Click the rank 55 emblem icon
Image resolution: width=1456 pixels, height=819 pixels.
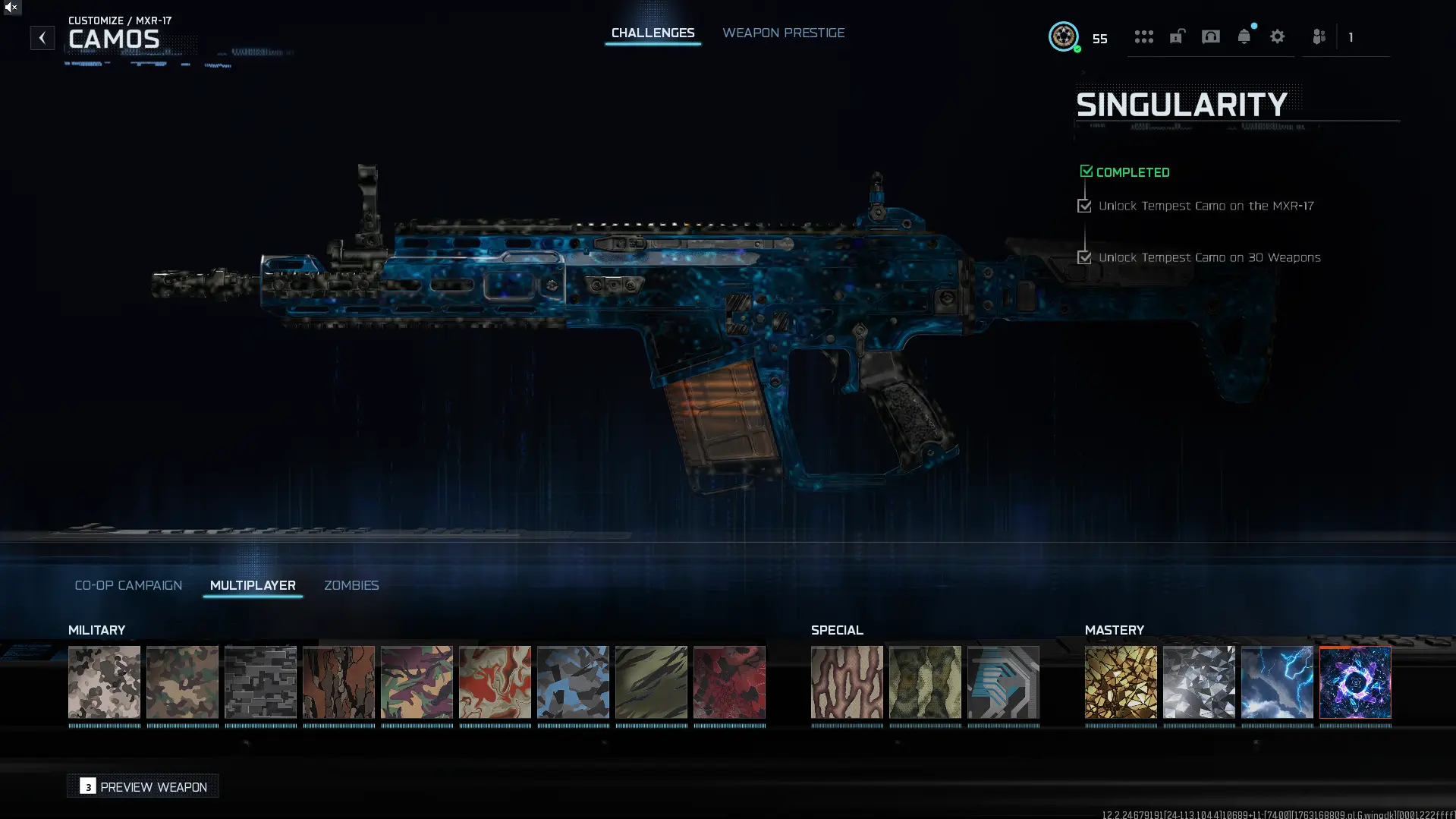tap(1064, 37)
